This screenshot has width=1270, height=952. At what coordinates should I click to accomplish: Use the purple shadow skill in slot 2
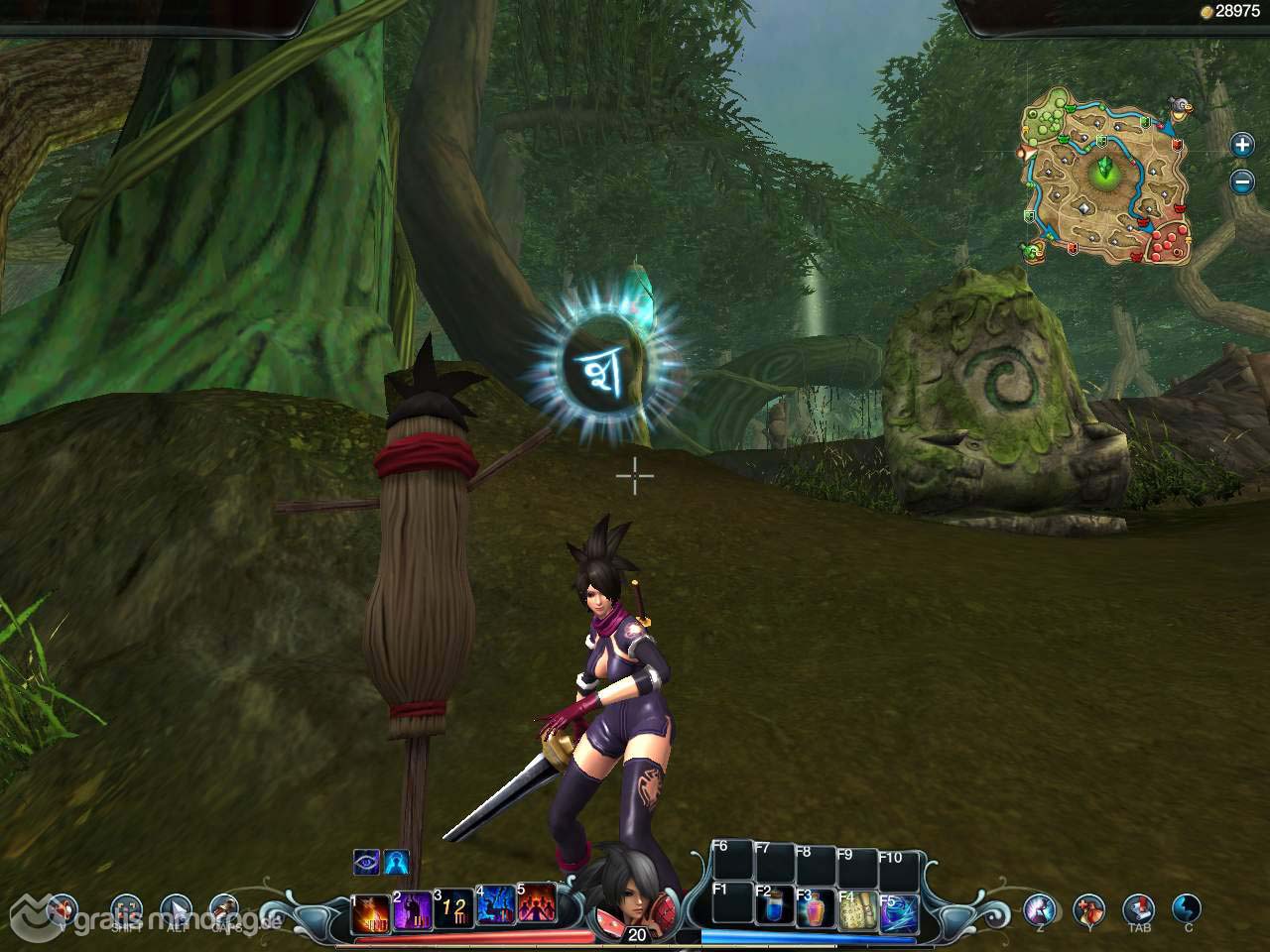[x=414, y=910]
